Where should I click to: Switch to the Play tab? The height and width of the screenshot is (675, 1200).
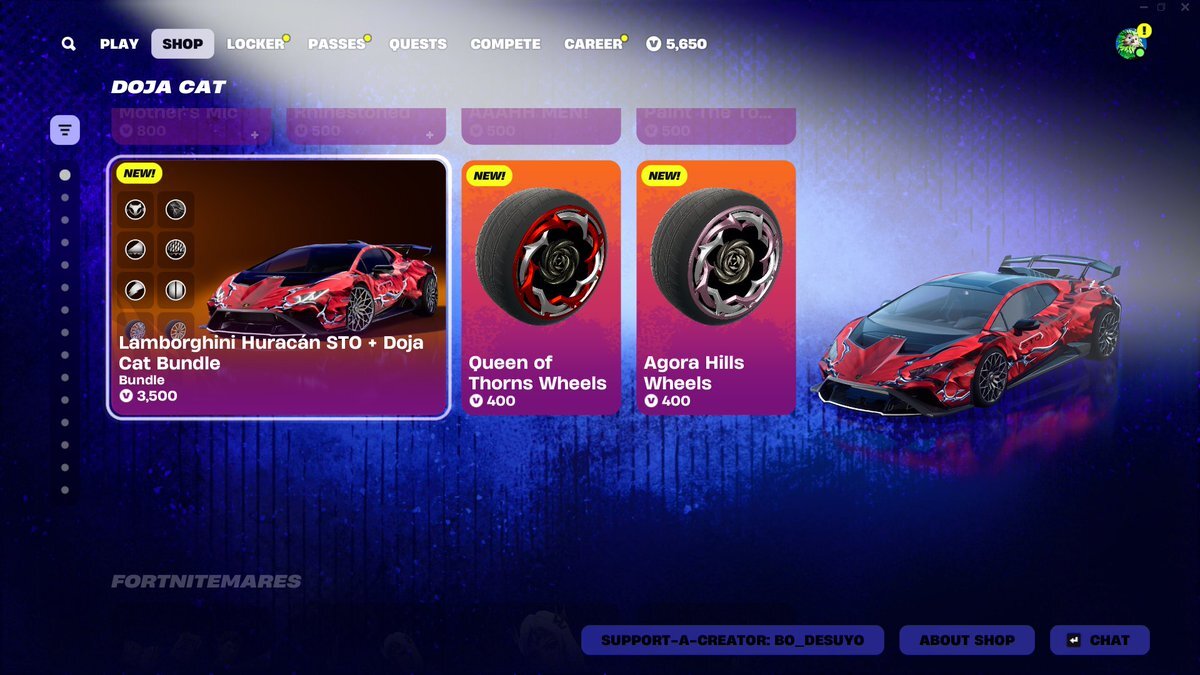pos(119,44)
